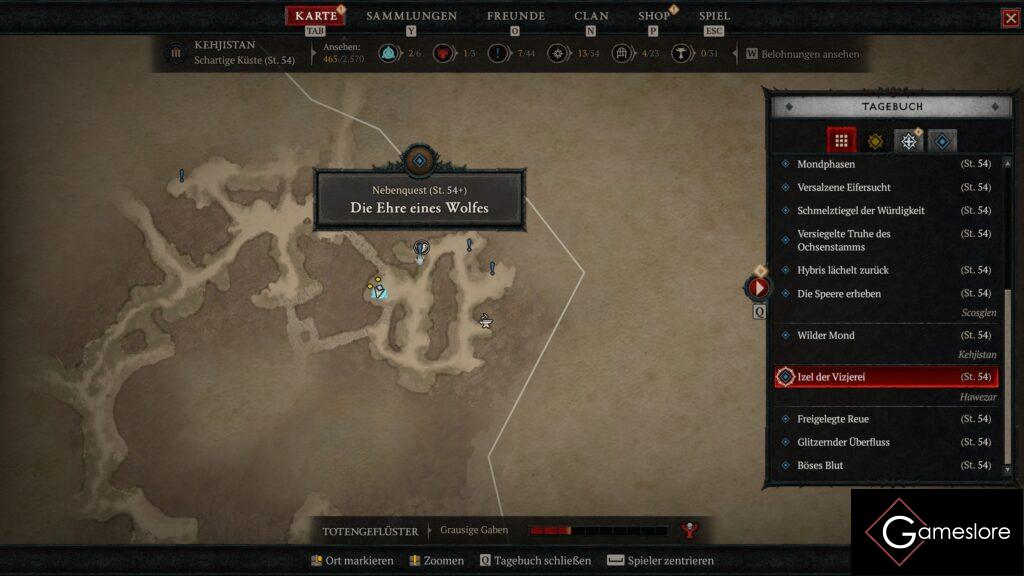Viewport: 1024px width, 576px height.
Task: Go to the Shop tab
Action: 654,16
